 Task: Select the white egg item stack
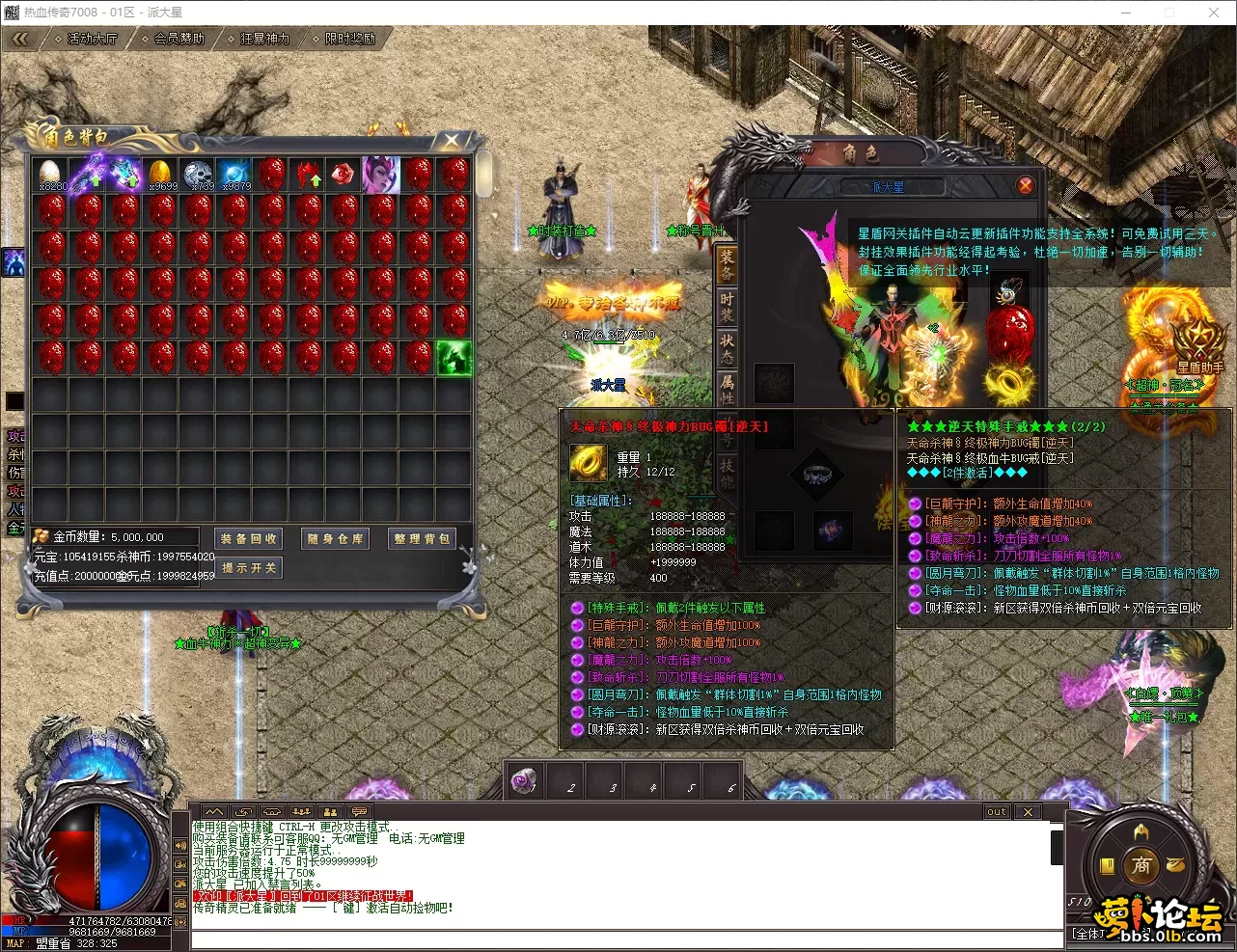pyautogui.click(x=50, y=174)
